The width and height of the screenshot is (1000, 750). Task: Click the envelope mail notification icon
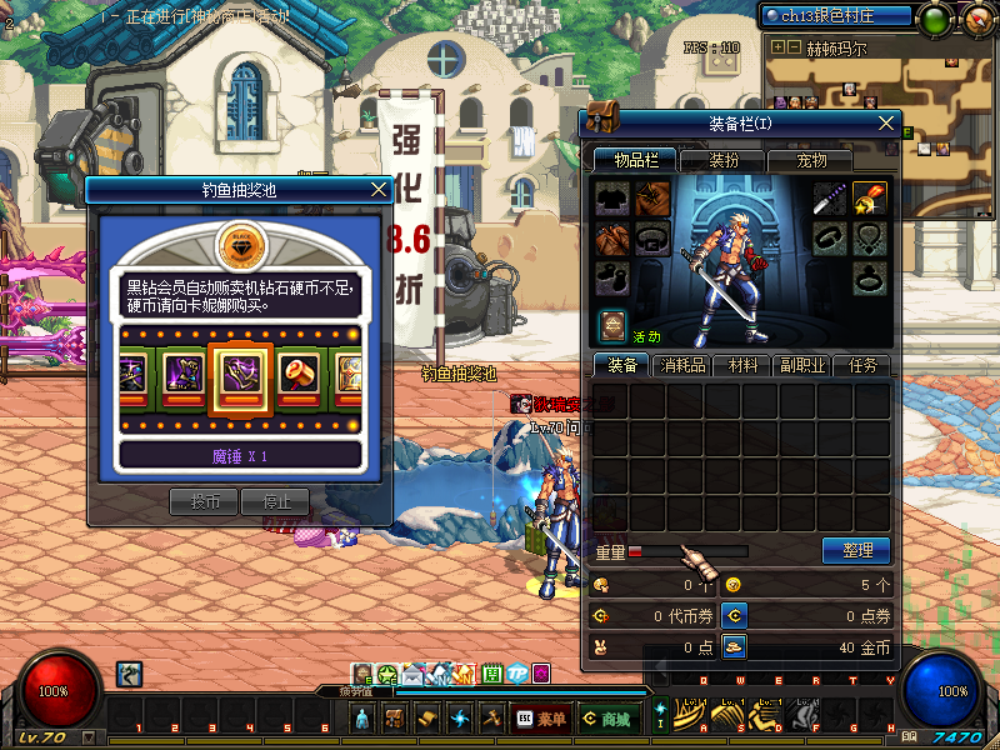413,675
